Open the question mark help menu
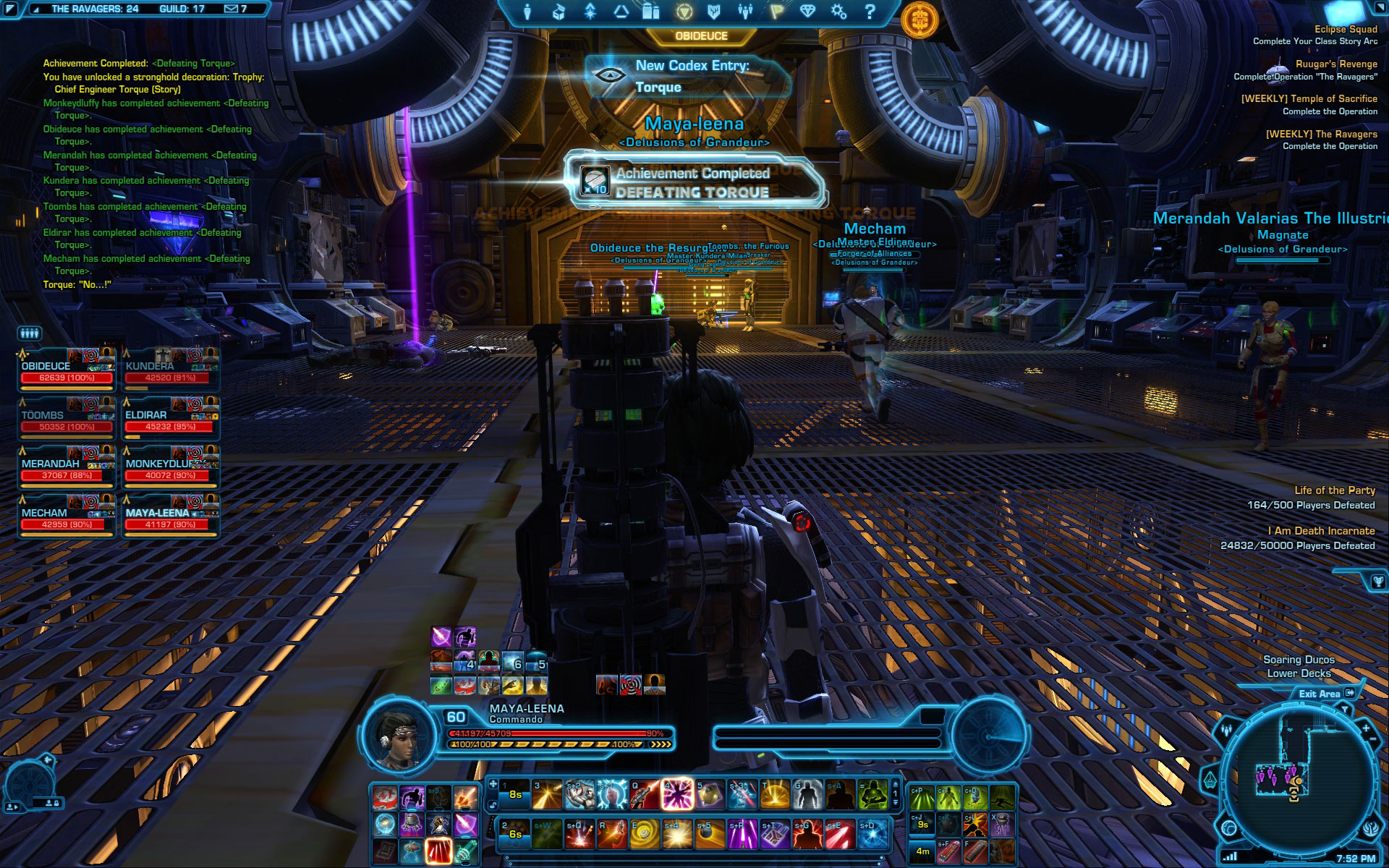The width and height of the screenshot is (1389, 868). (870, 12)
